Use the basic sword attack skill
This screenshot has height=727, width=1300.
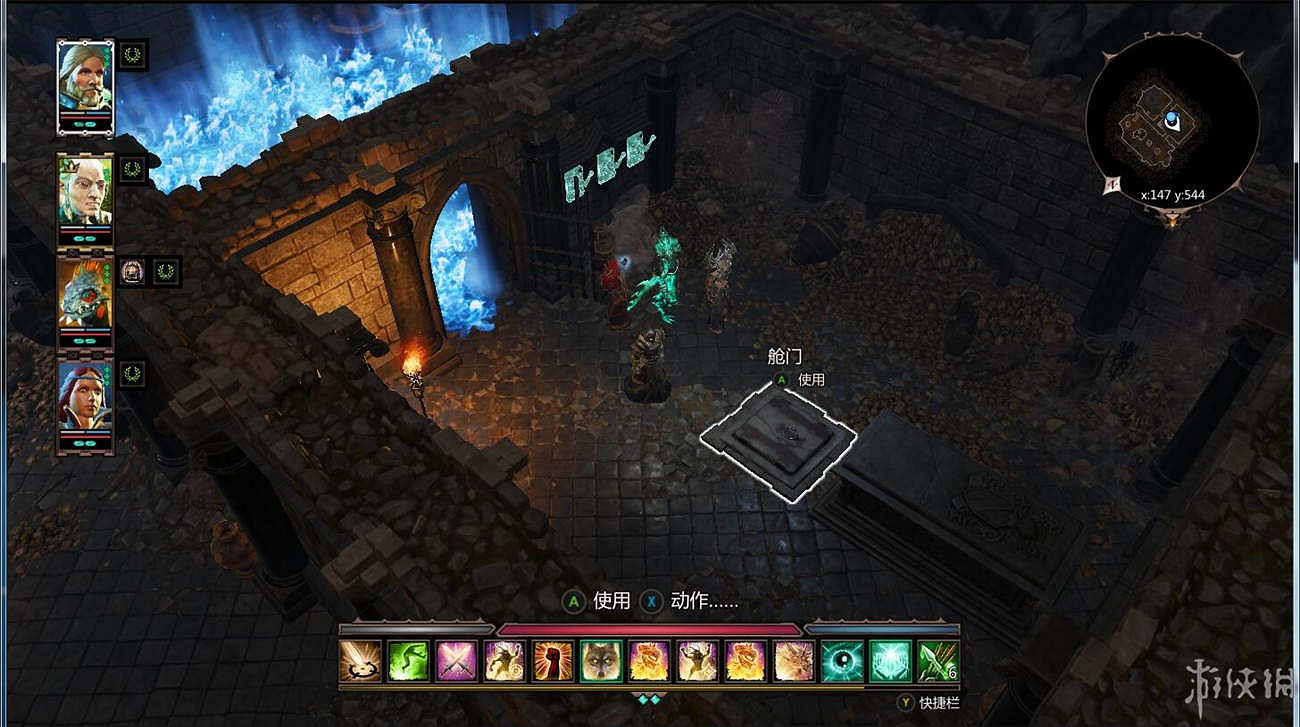tap(361, 661)
